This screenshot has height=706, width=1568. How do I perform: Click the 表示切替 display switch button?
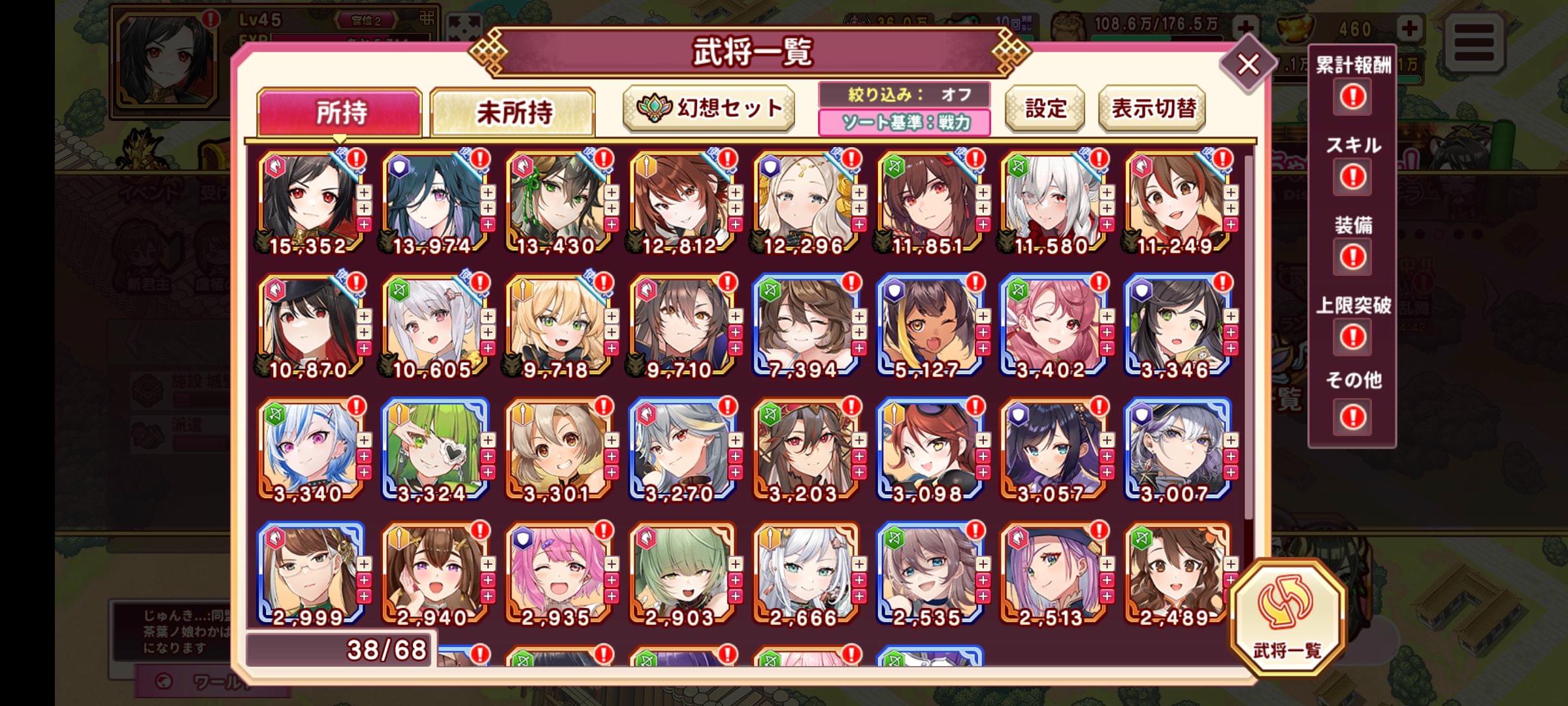pos(1152,109)
